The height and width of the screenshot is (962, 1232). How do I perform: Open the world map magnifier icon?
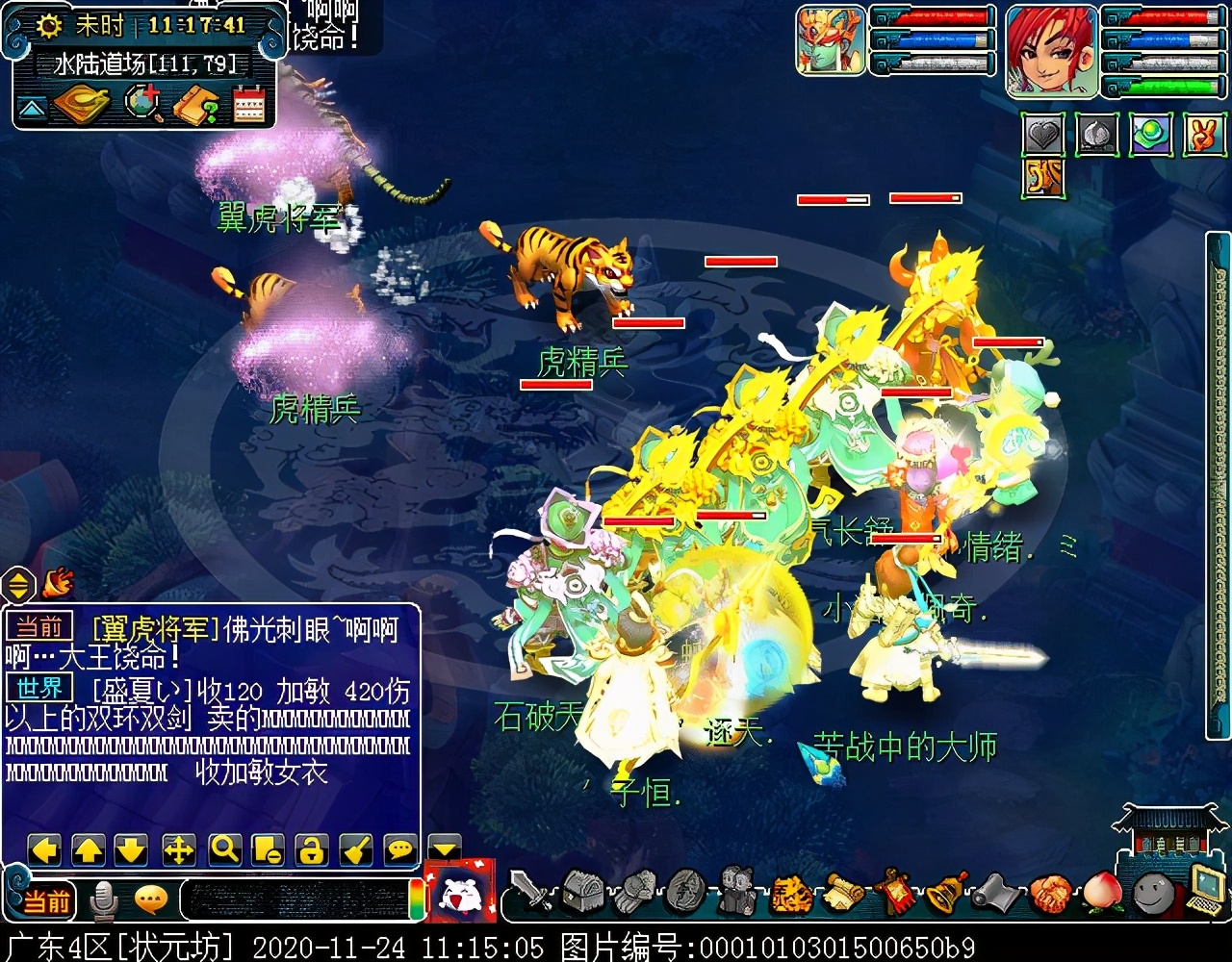144,104
